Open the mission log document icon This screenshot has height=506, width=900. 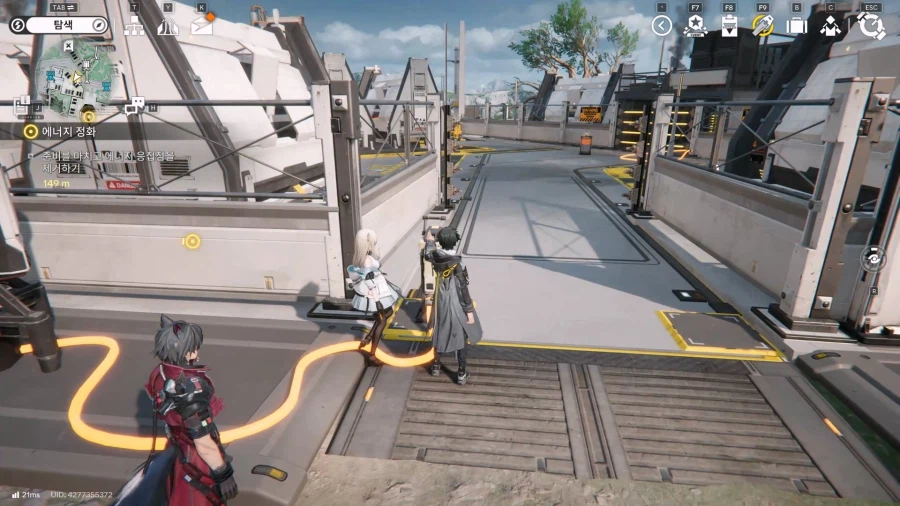pyautogui.click(x=24, y=104)
